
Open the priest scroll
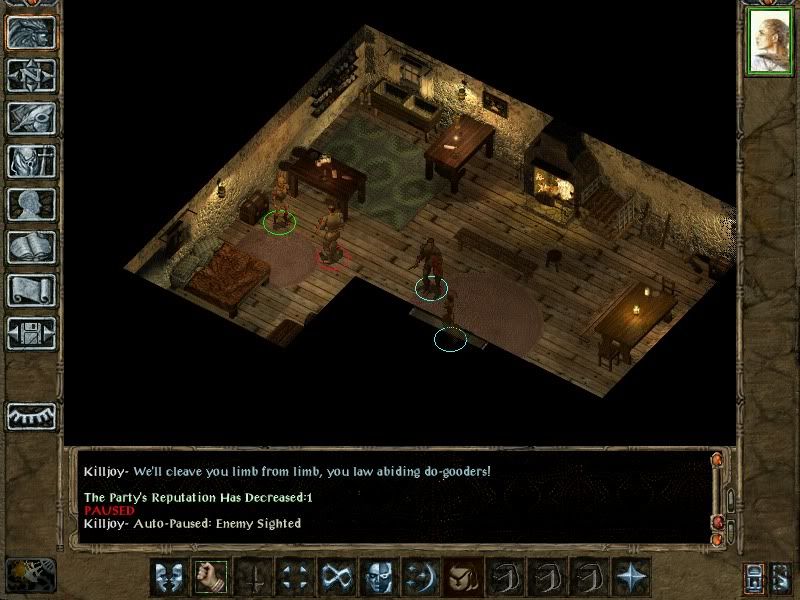31,290
